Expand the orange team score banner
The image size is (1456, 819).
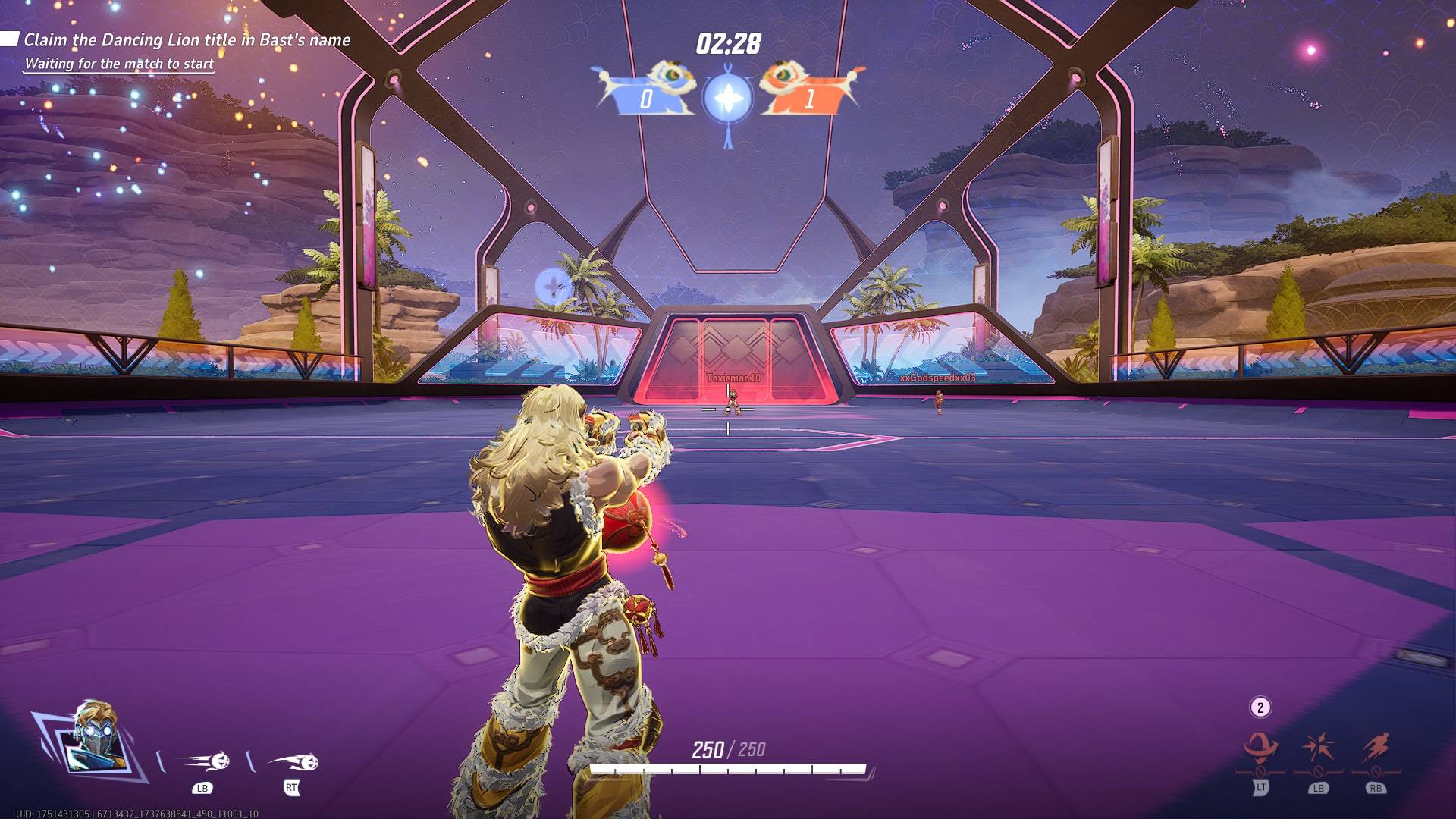pos(810,97)
